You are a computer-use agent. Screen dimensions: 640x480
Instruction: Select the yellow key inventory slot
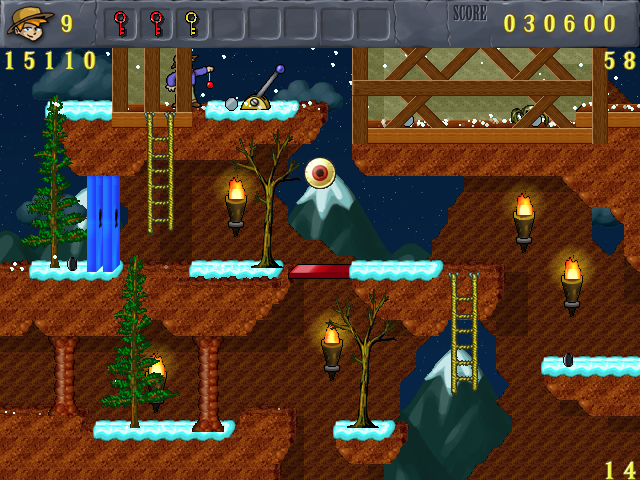(192, 23)
